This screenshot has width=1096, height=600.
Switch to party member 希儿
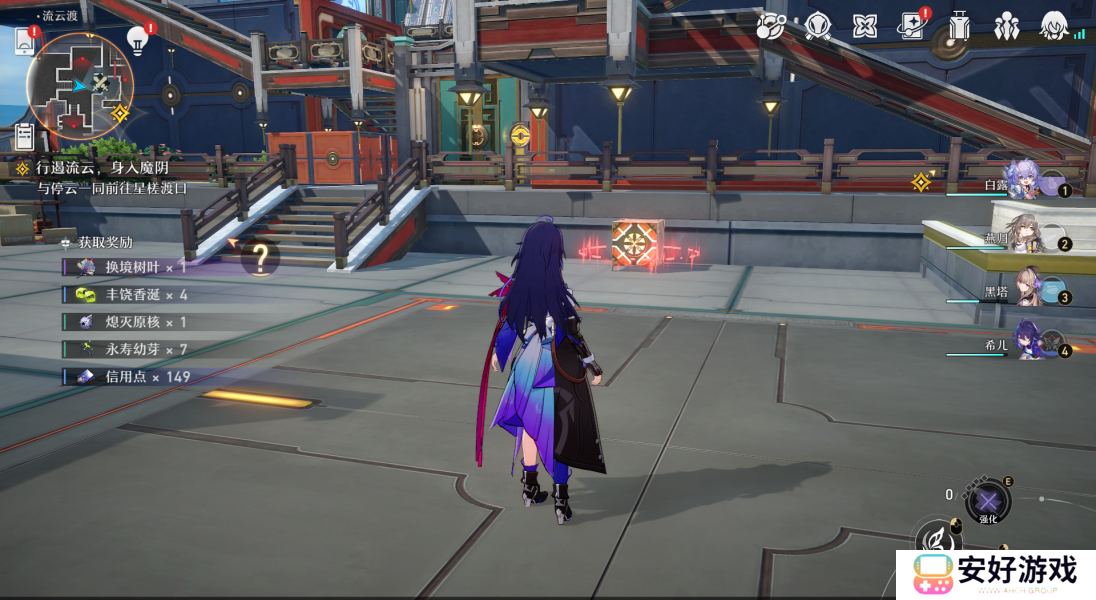[1030, 342]
